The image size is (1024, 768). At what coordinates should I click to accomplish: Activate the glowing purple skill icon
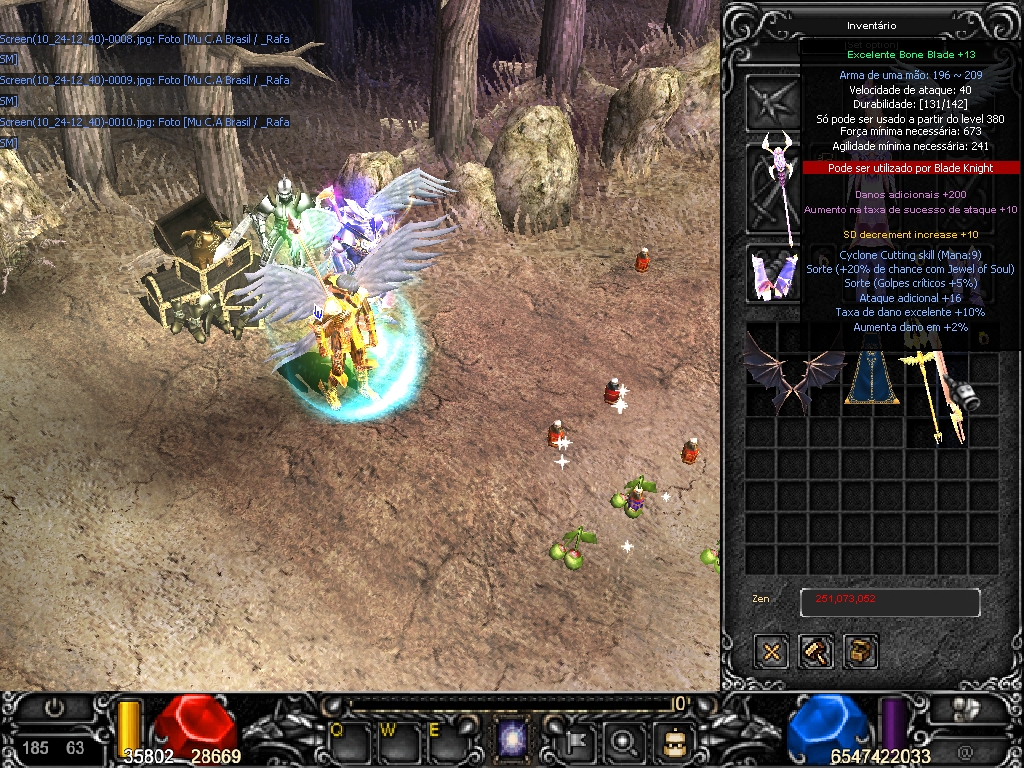(x=513, y=741)
